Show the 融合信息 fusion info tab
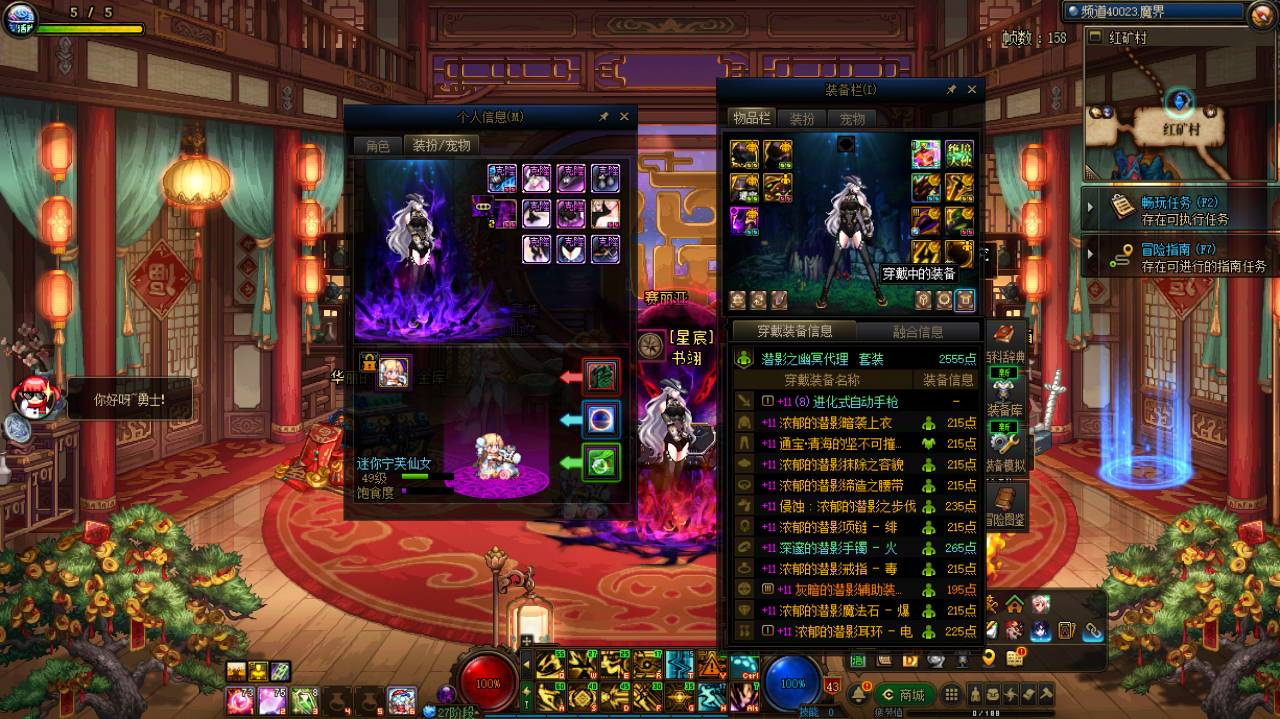The image size is (1280, 719). click(916, 332)
